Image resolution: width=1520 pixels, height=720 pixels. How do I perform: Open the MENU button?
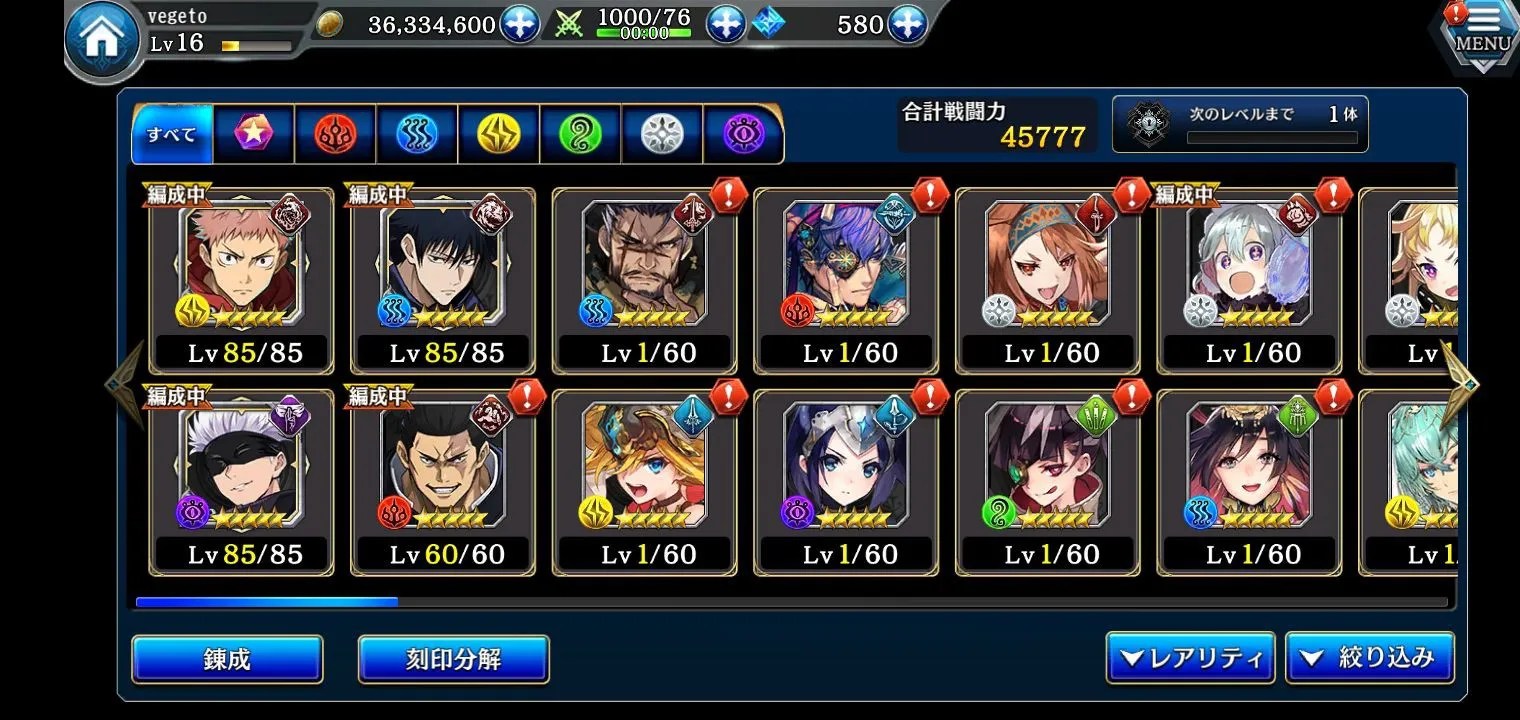coord(1482,38)
